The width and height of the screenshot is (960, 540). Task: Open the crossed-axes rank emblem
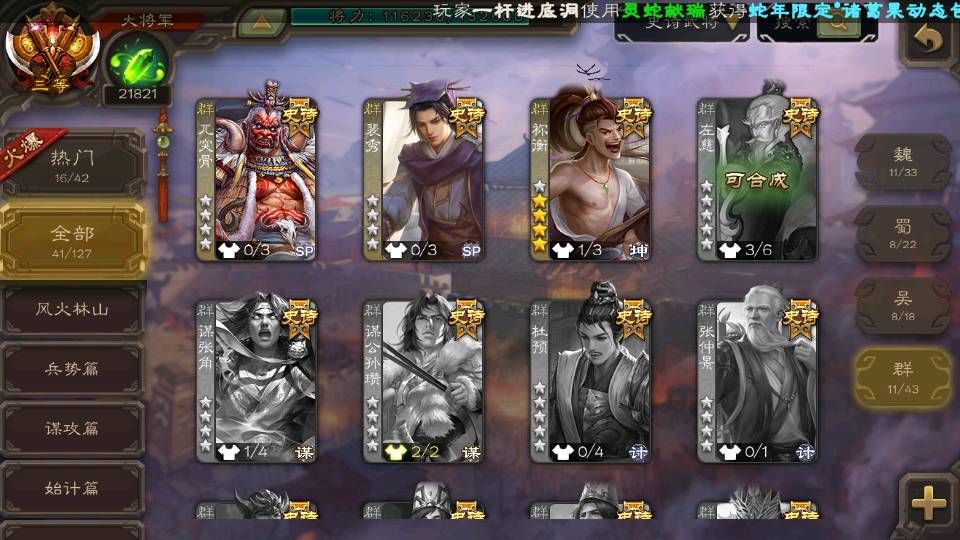click(52, 46)
